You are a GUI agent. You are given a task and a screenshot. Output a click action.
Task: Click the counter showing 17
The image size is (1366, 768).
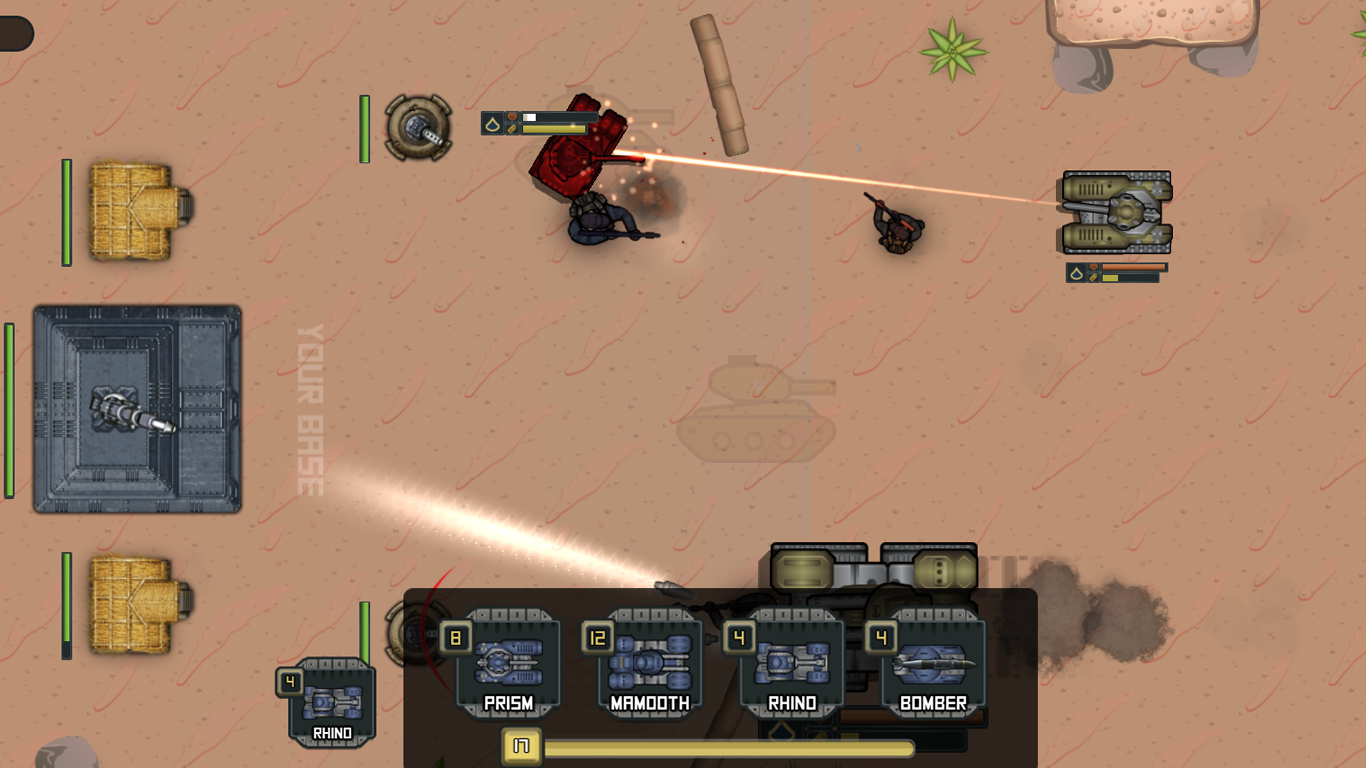(521, 746)
